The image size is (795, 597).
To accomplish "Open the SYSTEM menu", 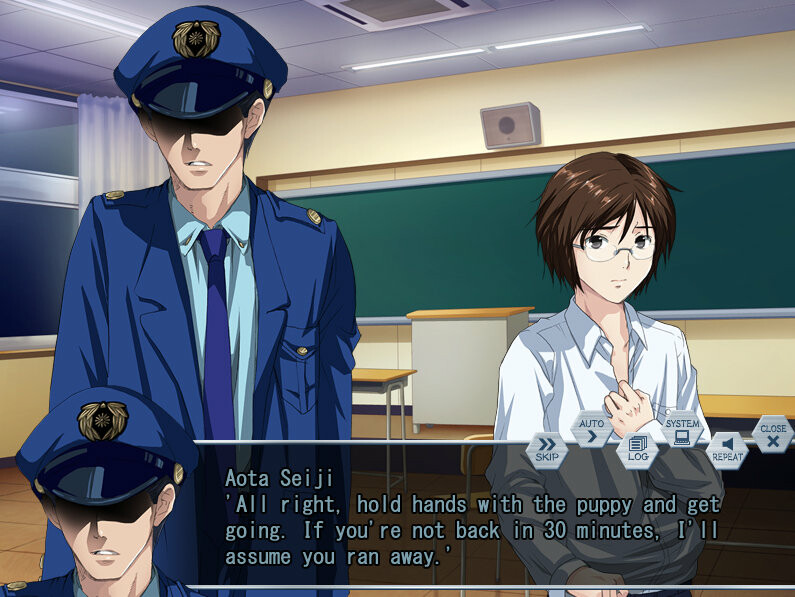I will click(682, 430).
